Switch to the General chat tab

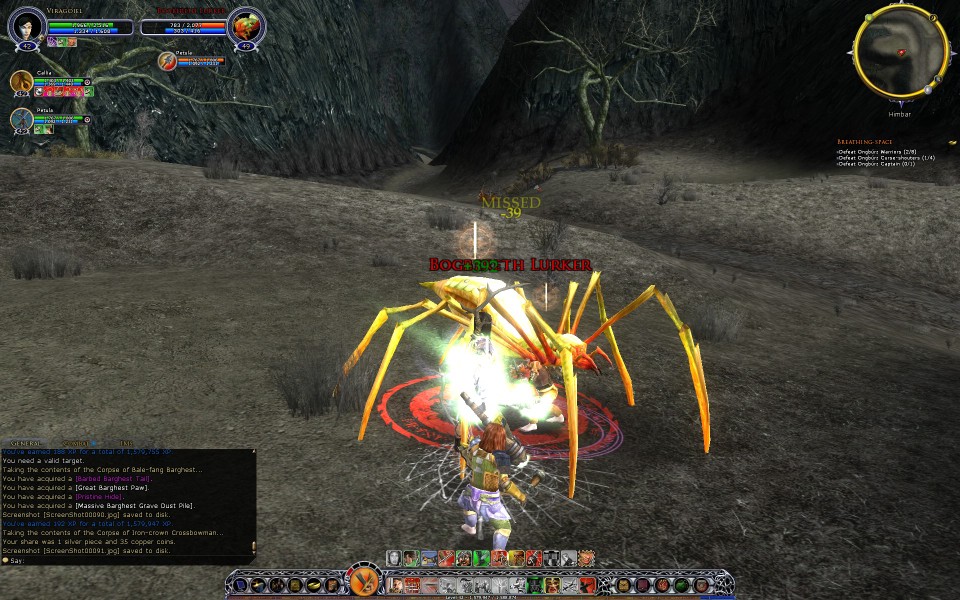pyautogui.click(x=26, y=443)
